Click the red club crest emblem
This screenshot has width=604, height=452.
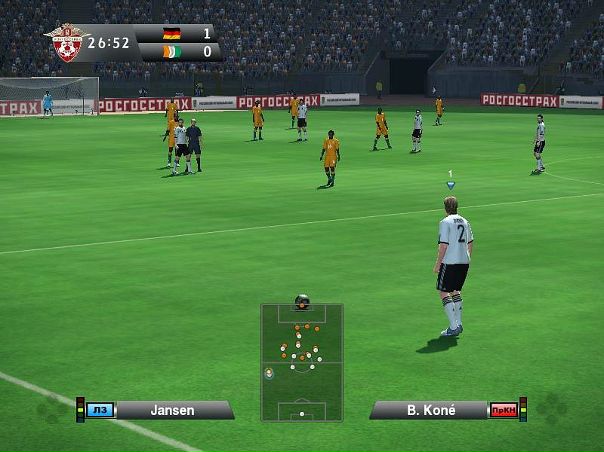[x=67, y=44]
